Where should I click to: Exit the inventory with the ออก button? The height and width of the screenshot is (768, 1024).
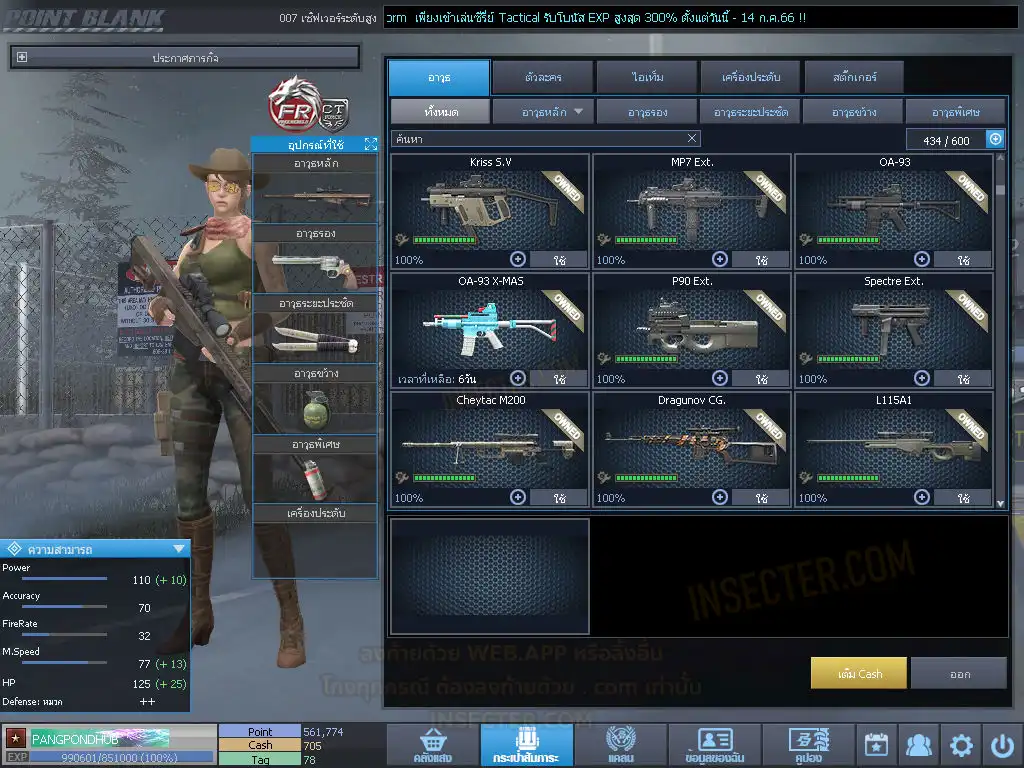click(959, 673)
